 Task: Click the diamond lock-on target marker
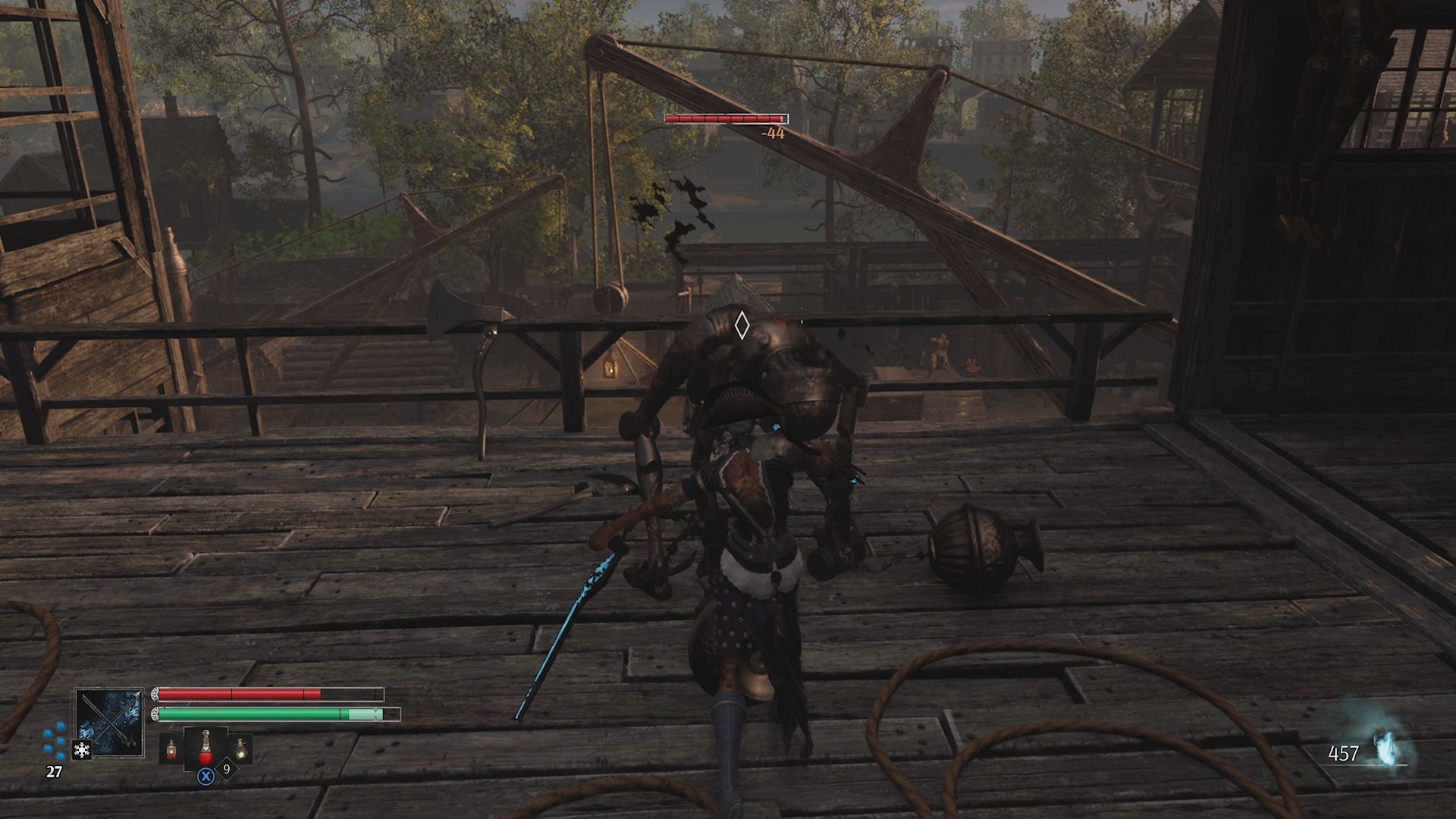coord(742,325)
